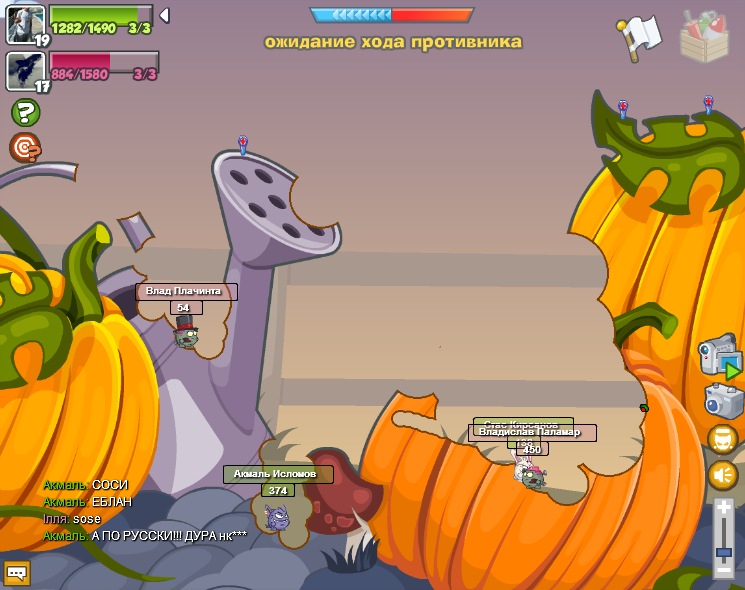Viewport: 745px width, 590px height.
Task: Start video recording with the camcorder icon
Action: click(719, 358)
